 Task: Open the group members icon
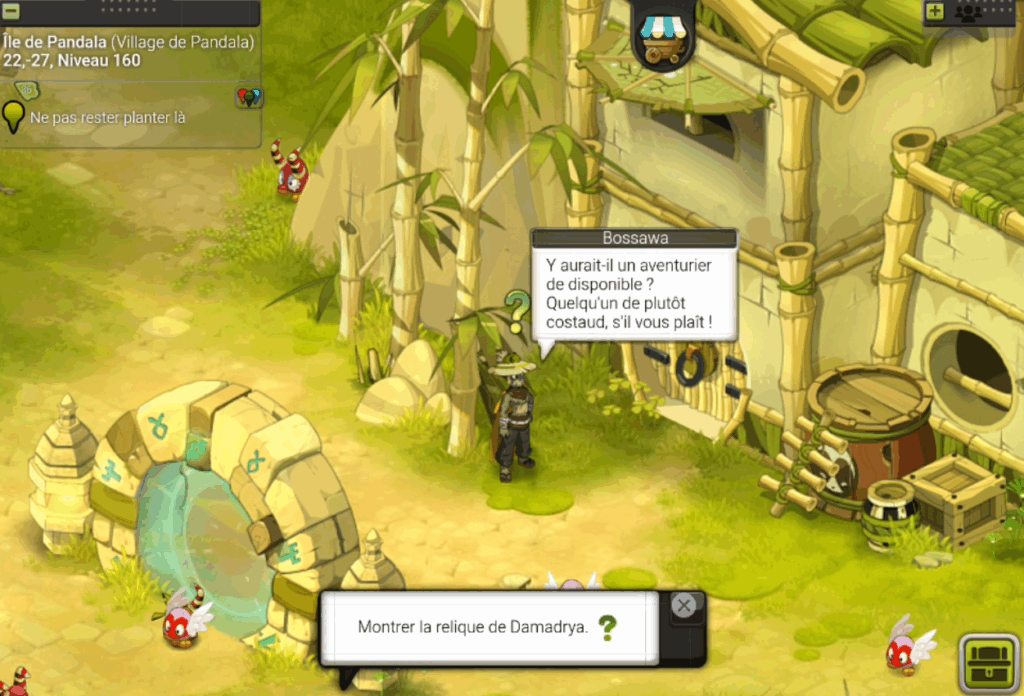tap(967, 12)
